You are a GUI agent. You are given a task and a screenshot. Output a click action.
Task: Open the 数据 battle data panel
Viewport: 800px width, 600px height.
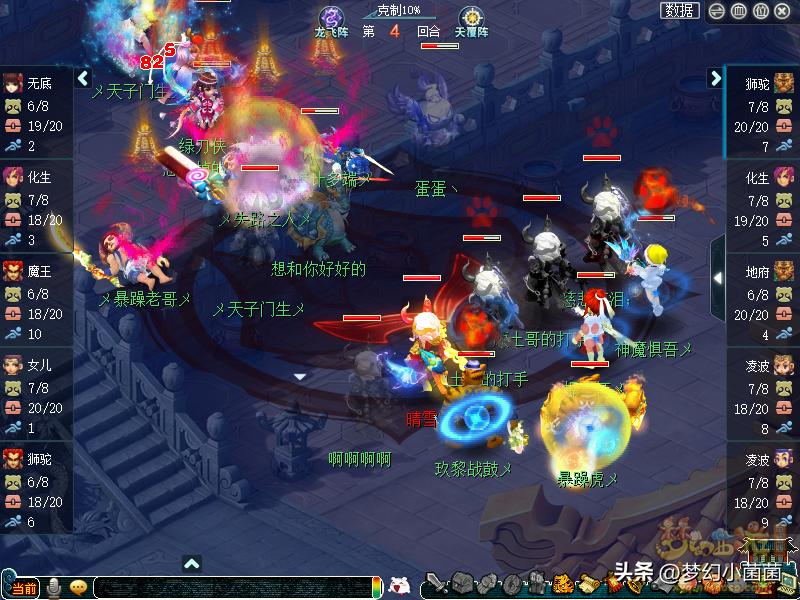(679, 11)
